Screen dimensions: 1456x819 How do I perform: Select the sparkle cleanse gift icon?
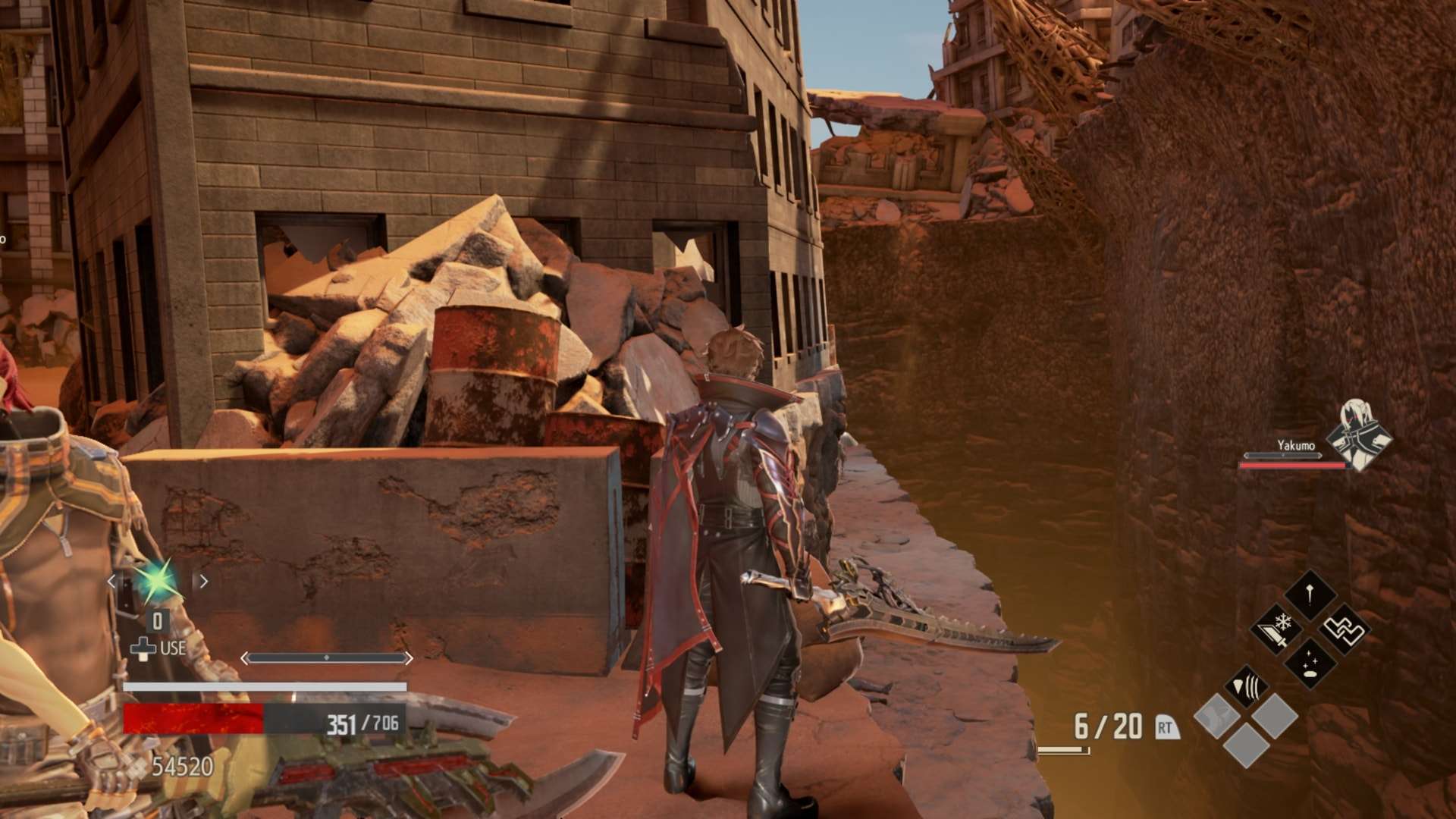coord(1310,664)
